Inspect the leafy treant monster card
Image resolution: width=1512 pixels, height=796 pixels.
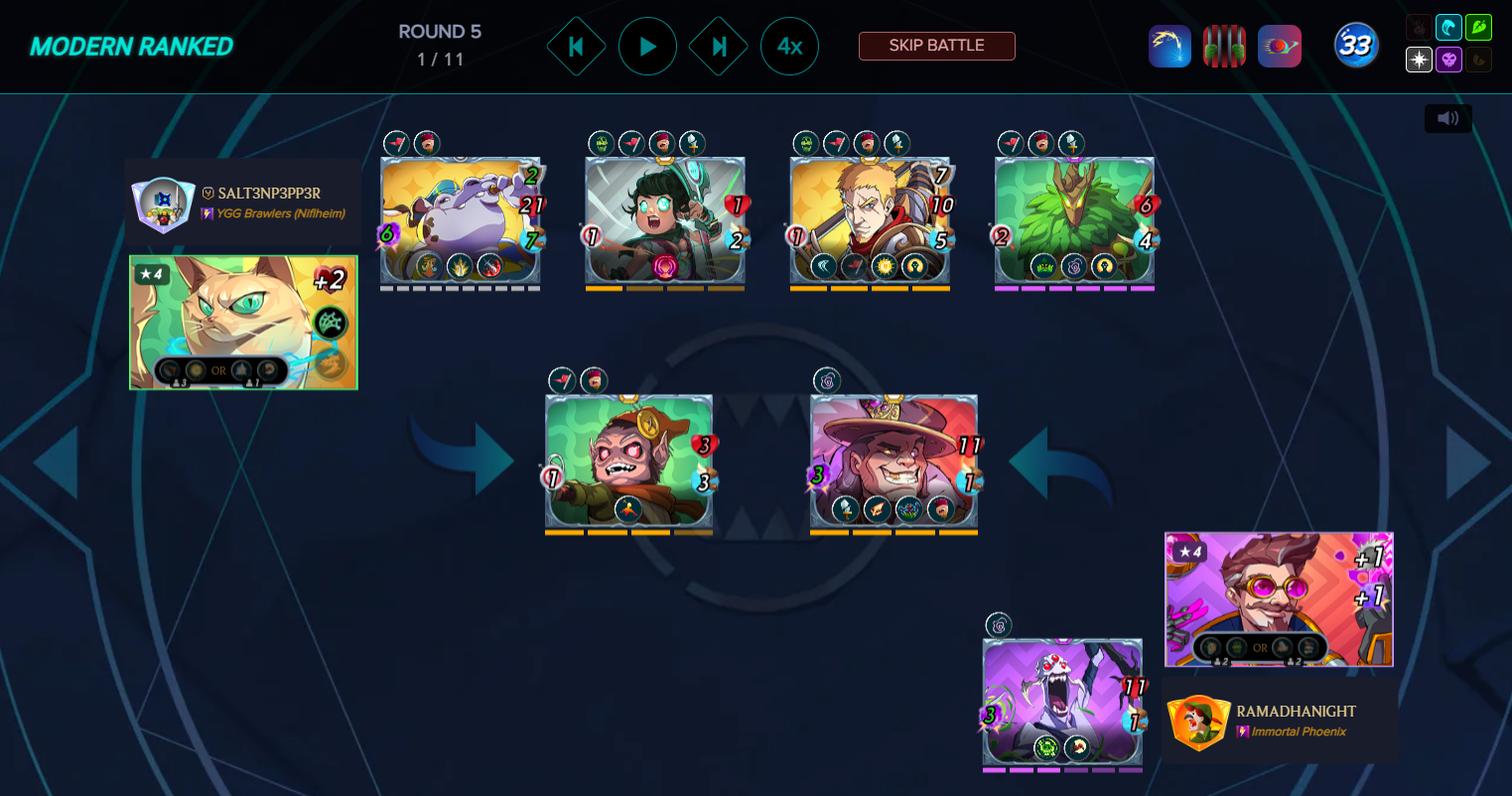[1074, 219]
